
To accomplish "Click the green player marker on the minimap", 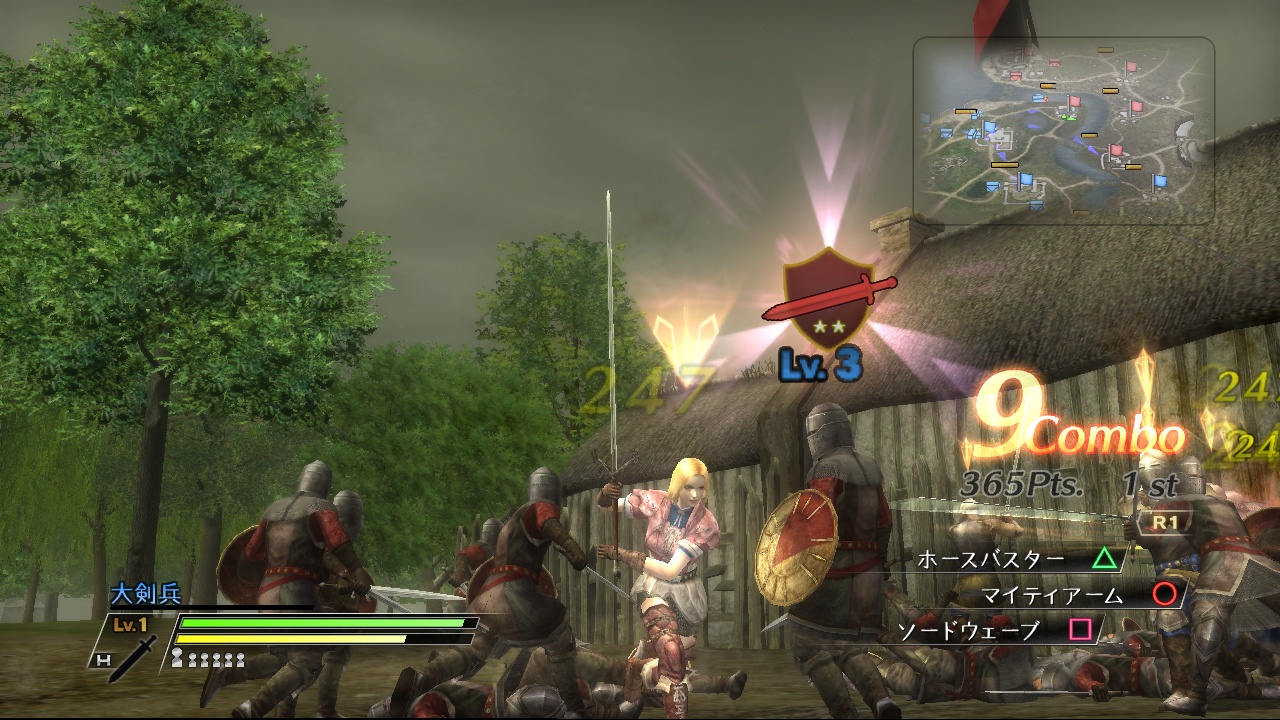I will tap(1068, 117).
